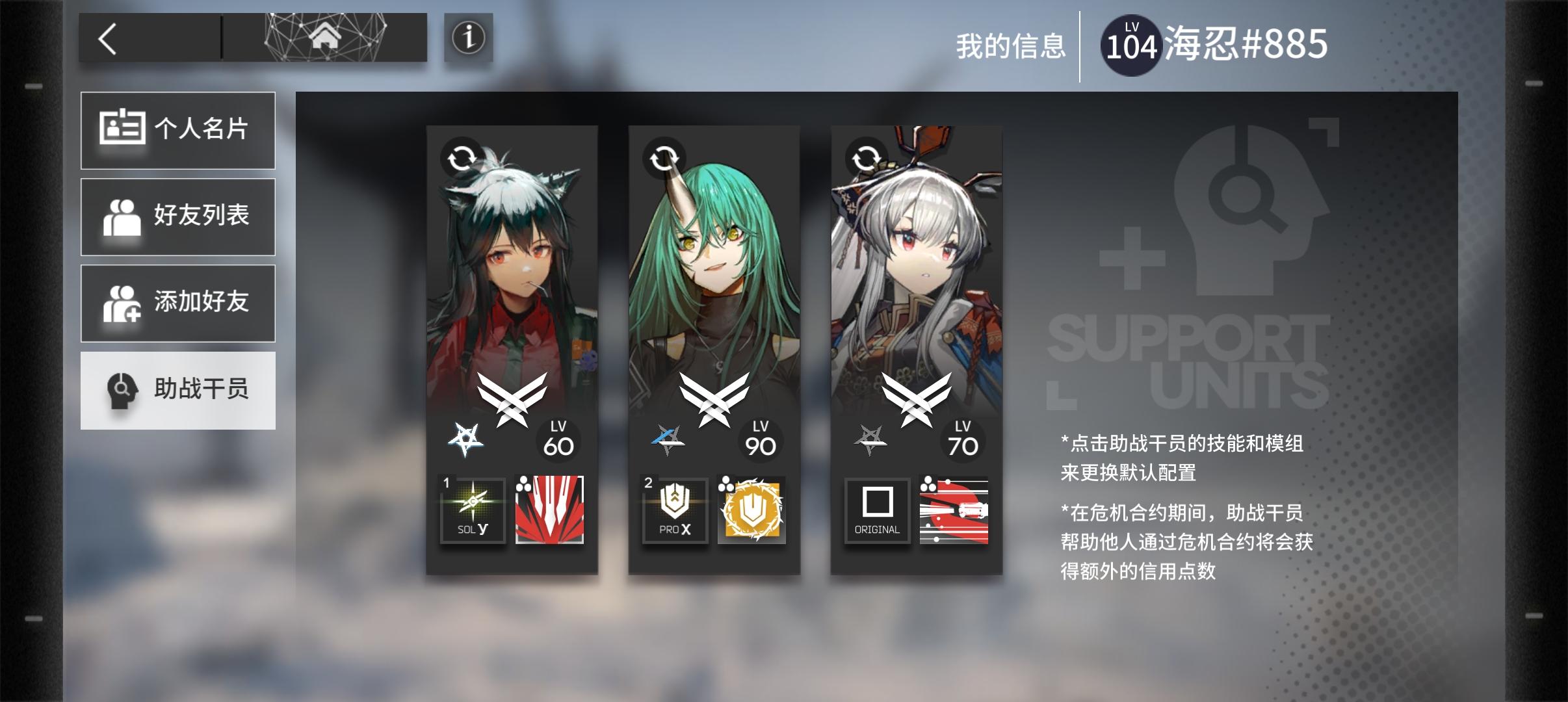
Task: Tap the refresh icon on Hoshiguma's support card
Action: pyautogui.click(x=664, y=158)
